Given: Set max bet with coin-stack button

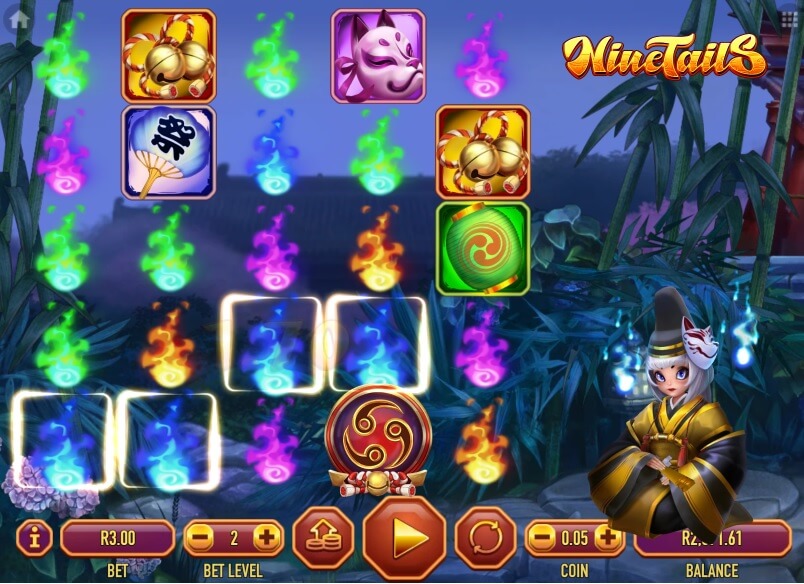Looking at the screenshot, I should pyautogui.click(x=323, y=538).
